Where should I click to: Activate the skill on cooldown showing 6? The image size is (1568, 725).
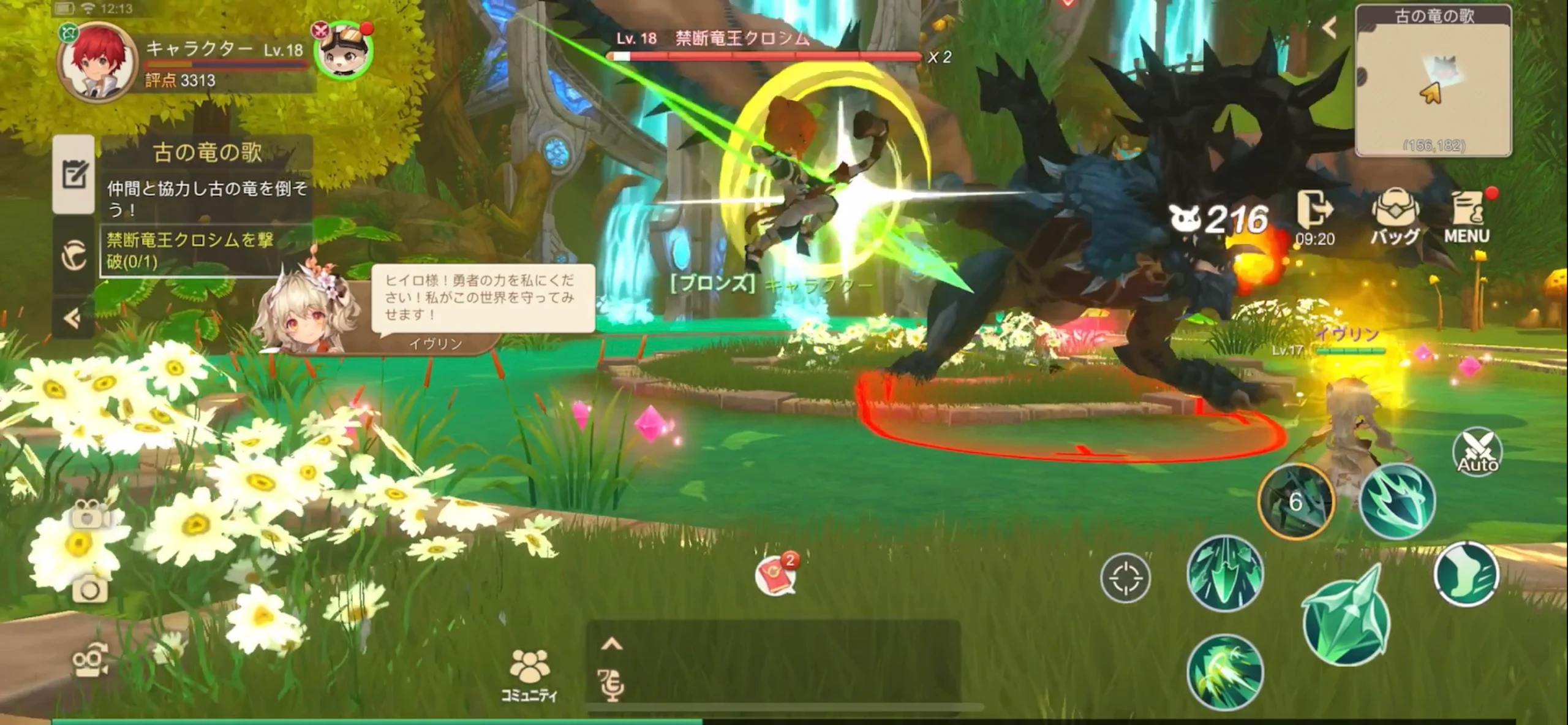point(1295,501)
